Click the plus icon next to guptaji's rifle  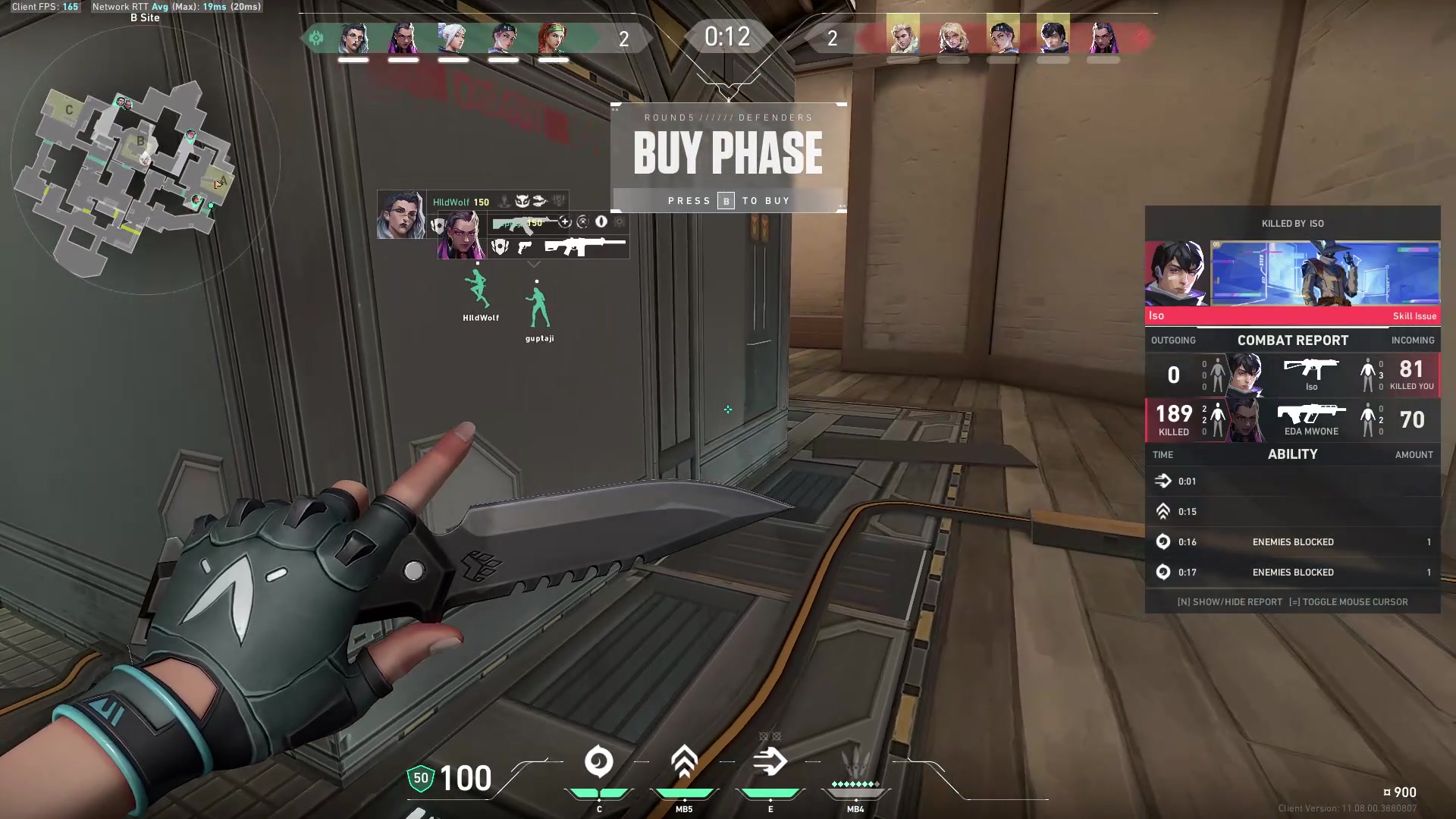pyautogui.click(x=565, y=222)
